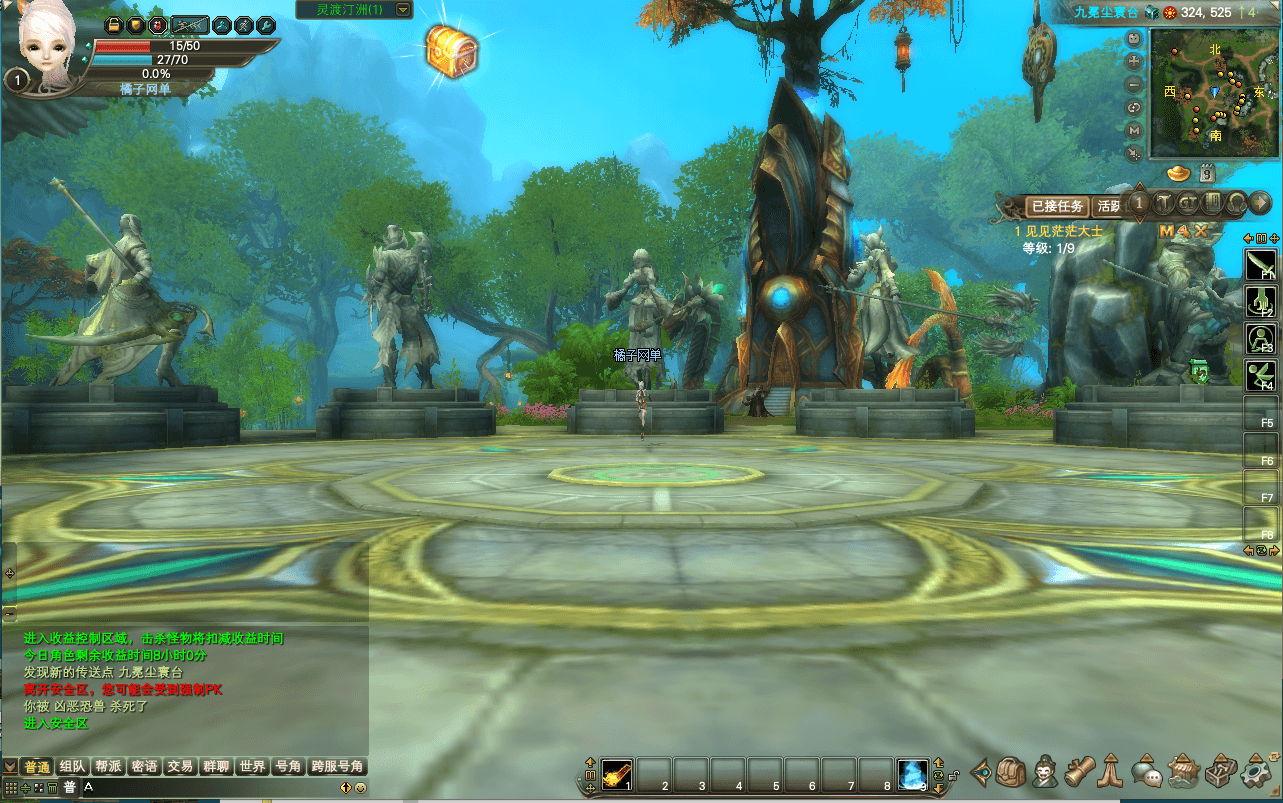Open the character portrait menu icon

1046,772
